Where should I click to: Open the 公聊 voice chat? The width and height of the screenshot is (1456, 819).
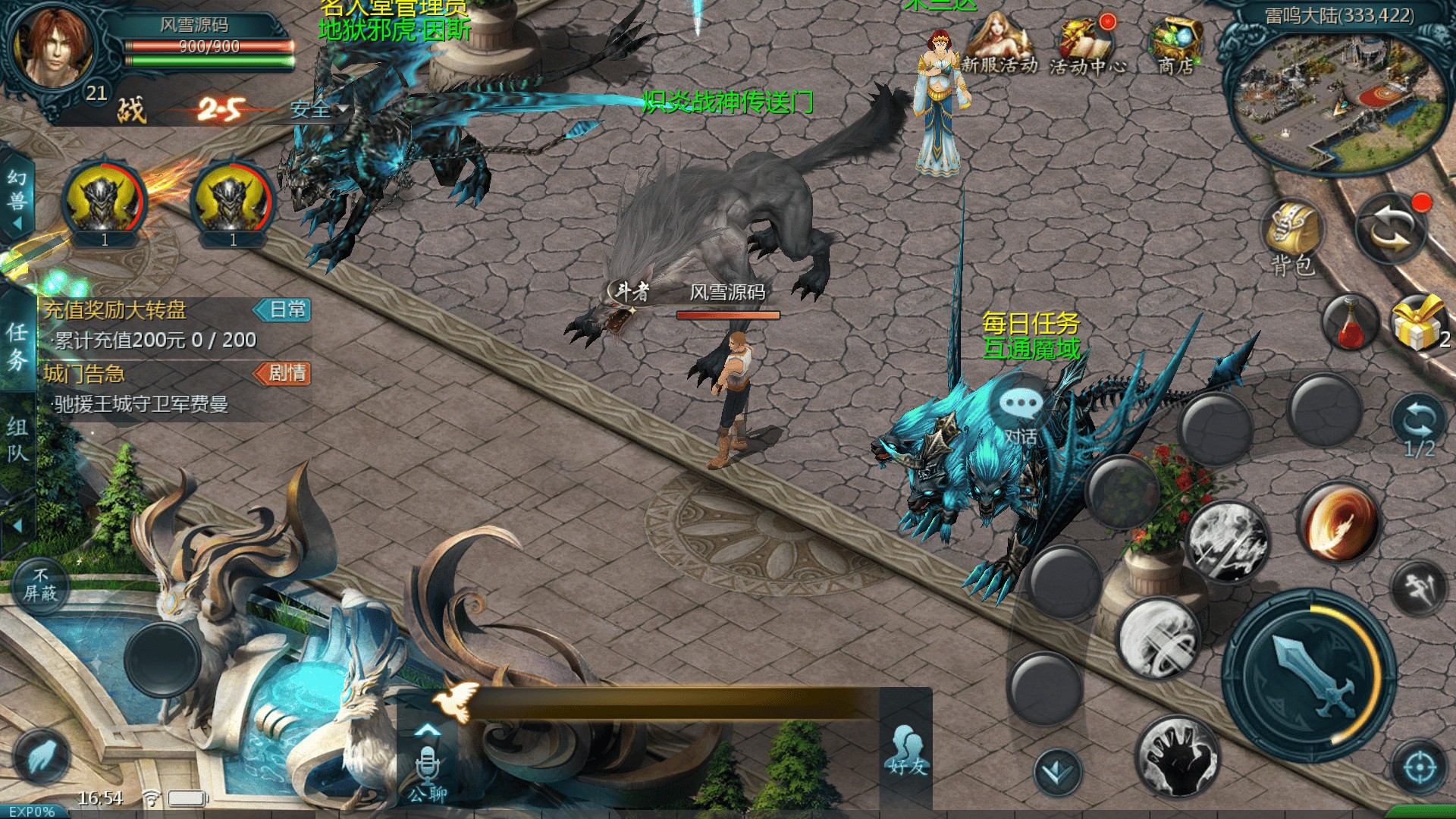click(428, 770)
